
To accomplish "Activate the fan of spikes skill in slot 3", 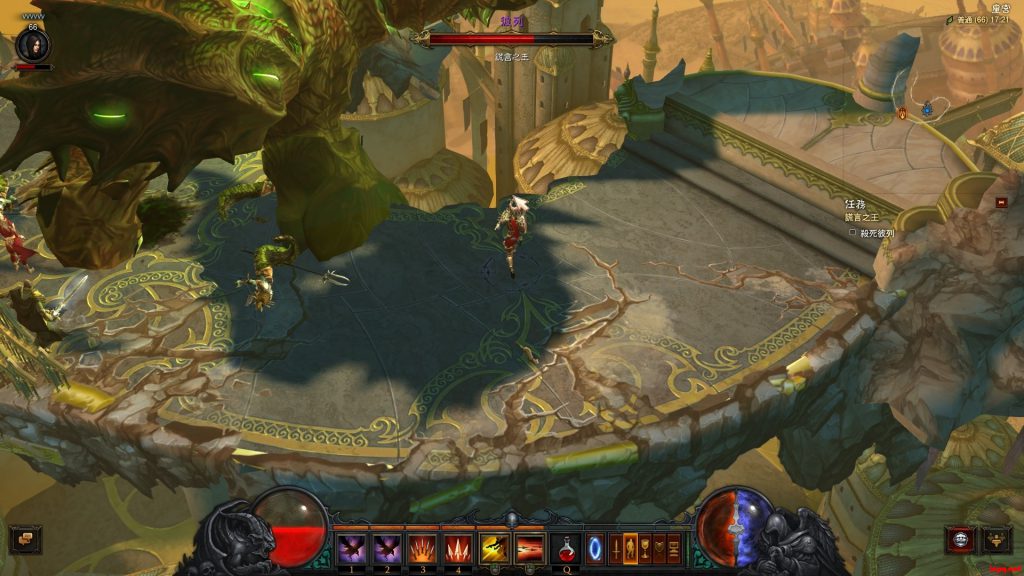I will pyautogui.click(x=422, y=548).
